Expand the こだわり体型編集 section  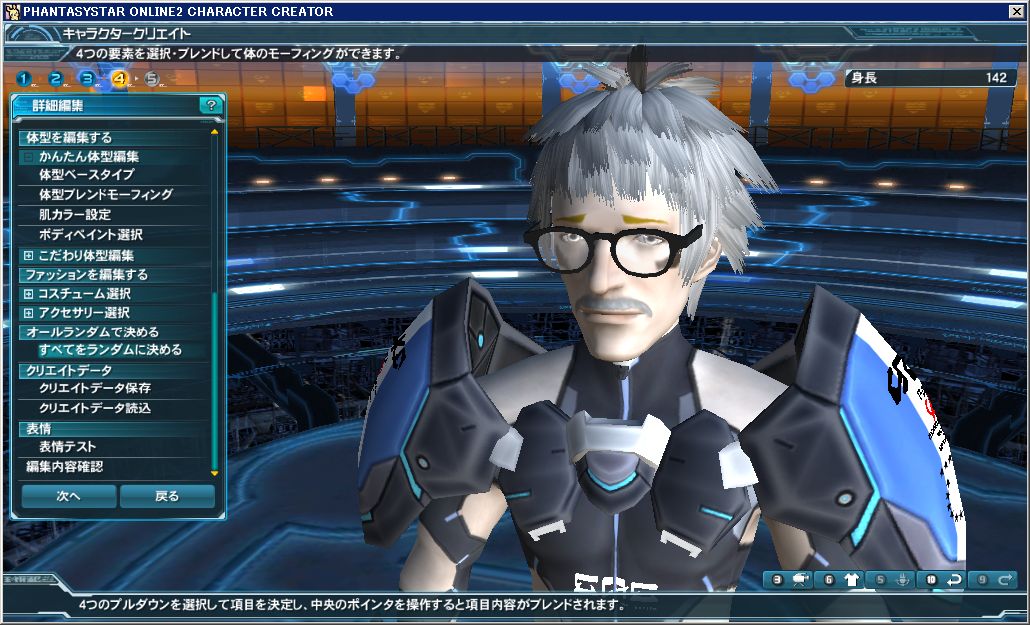click(x=28, y=256)
